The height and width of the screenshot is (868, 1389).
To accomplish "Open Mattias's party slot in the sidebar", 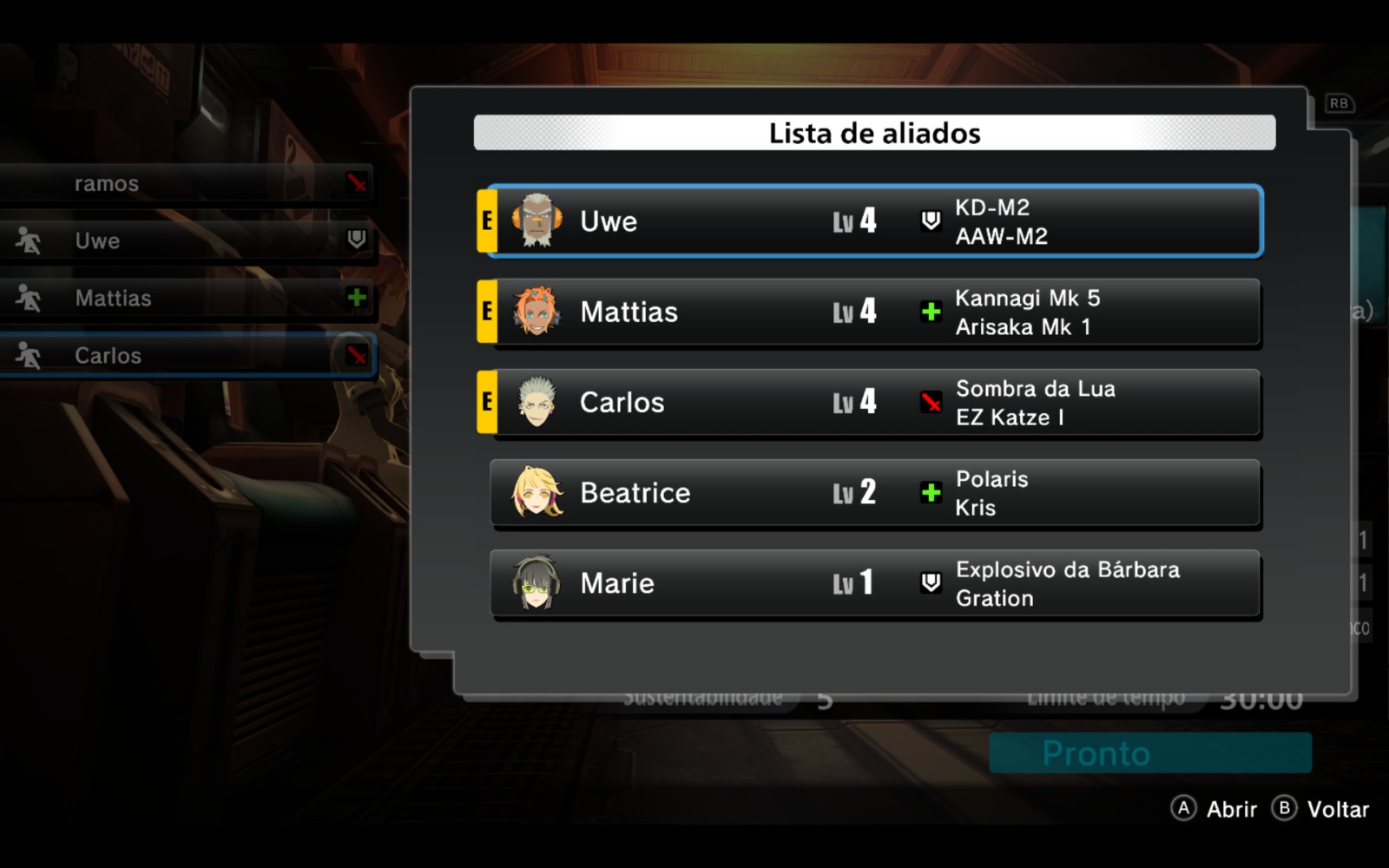I will pos(187,299).
